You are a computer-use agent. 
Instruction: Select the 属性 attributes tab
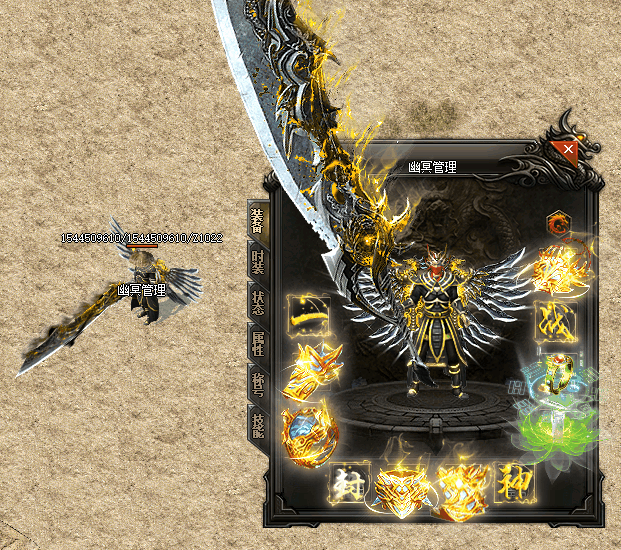(257, 343)
